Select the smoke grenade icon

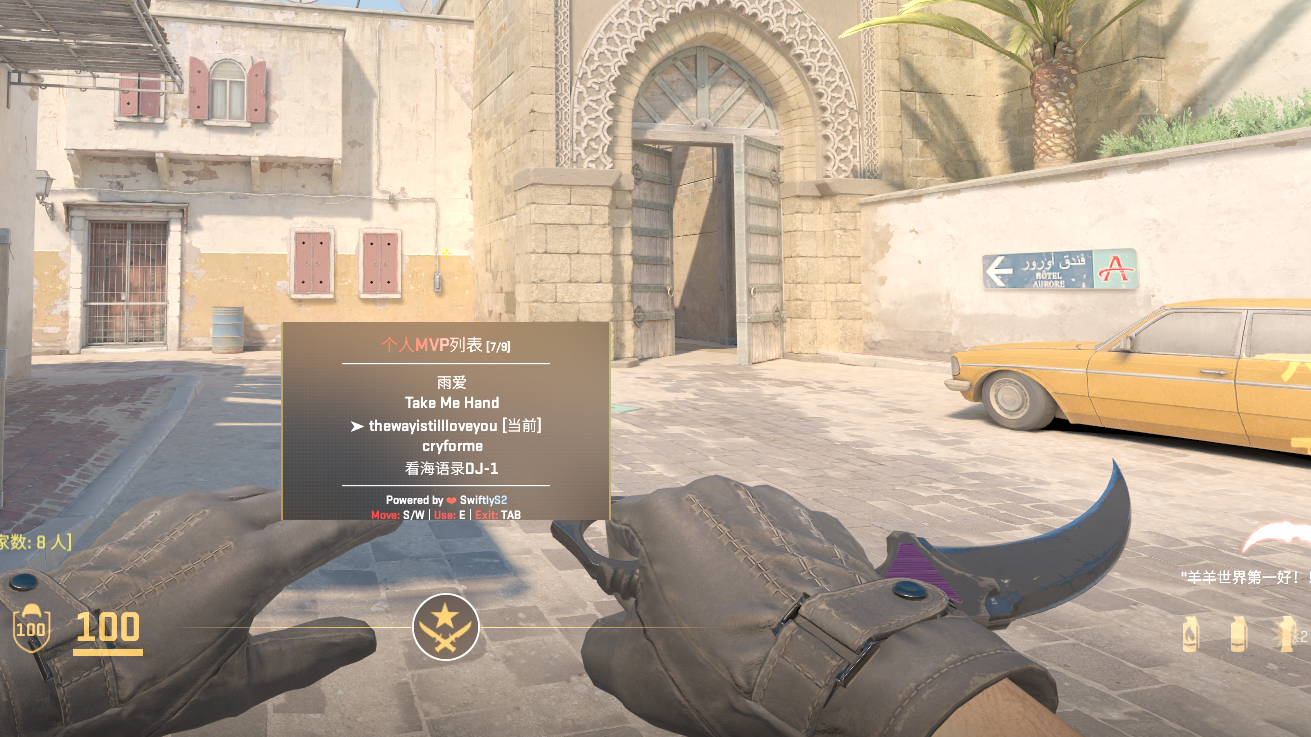click(1239, 634)
